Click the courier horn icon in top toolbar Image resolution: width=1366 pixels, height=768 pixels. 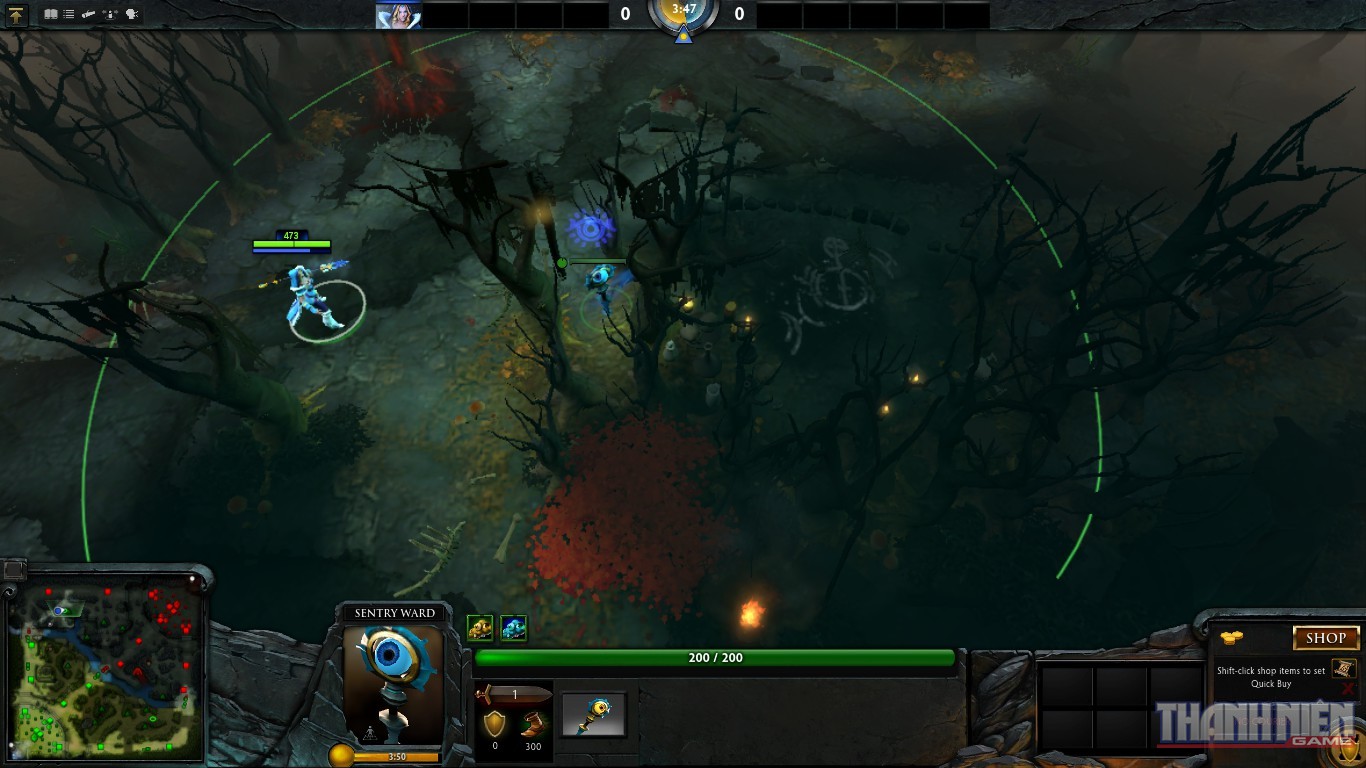click(x=88, y=14)
